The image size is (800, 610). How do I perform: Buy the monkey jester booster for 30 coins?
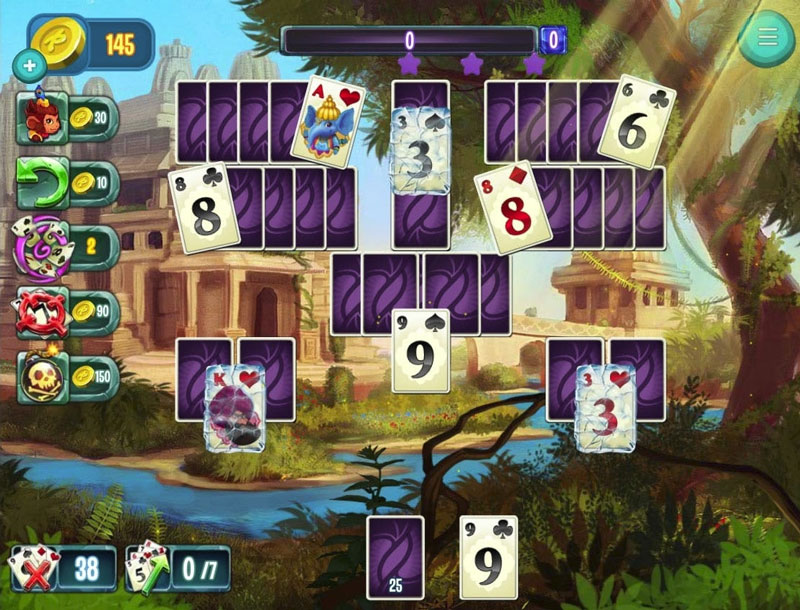pos(44,118)
